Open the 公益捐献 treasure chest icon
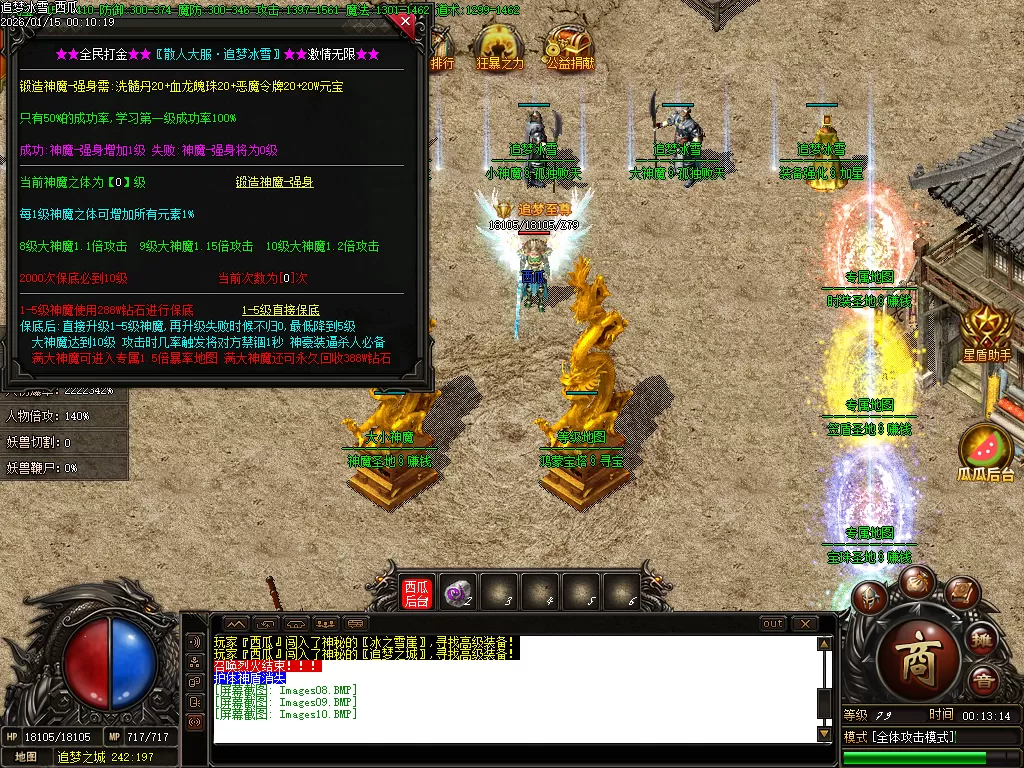This screenshot has width=1024, height=768. click(570, 48)
